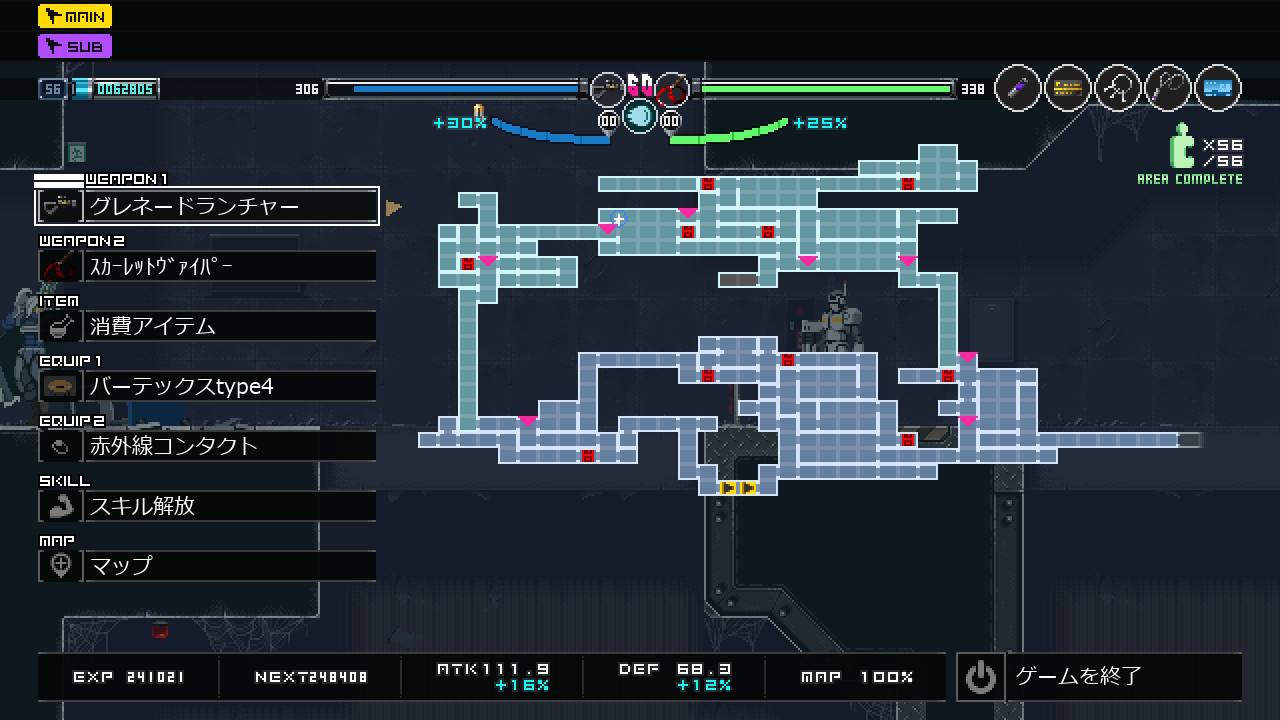Screen dimensions: 1280x720
Task: Select the yellow keycard item icon
Action: coord(1068,89)
